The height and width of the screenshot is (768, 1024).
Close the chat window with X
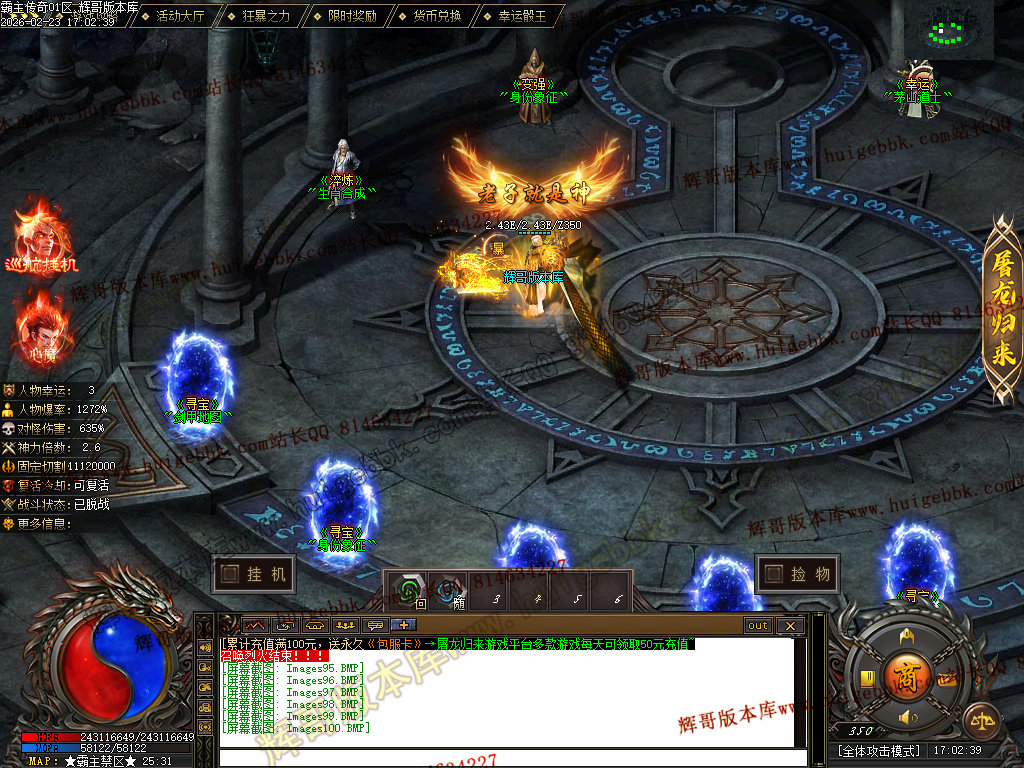click(x=790, y=626)
